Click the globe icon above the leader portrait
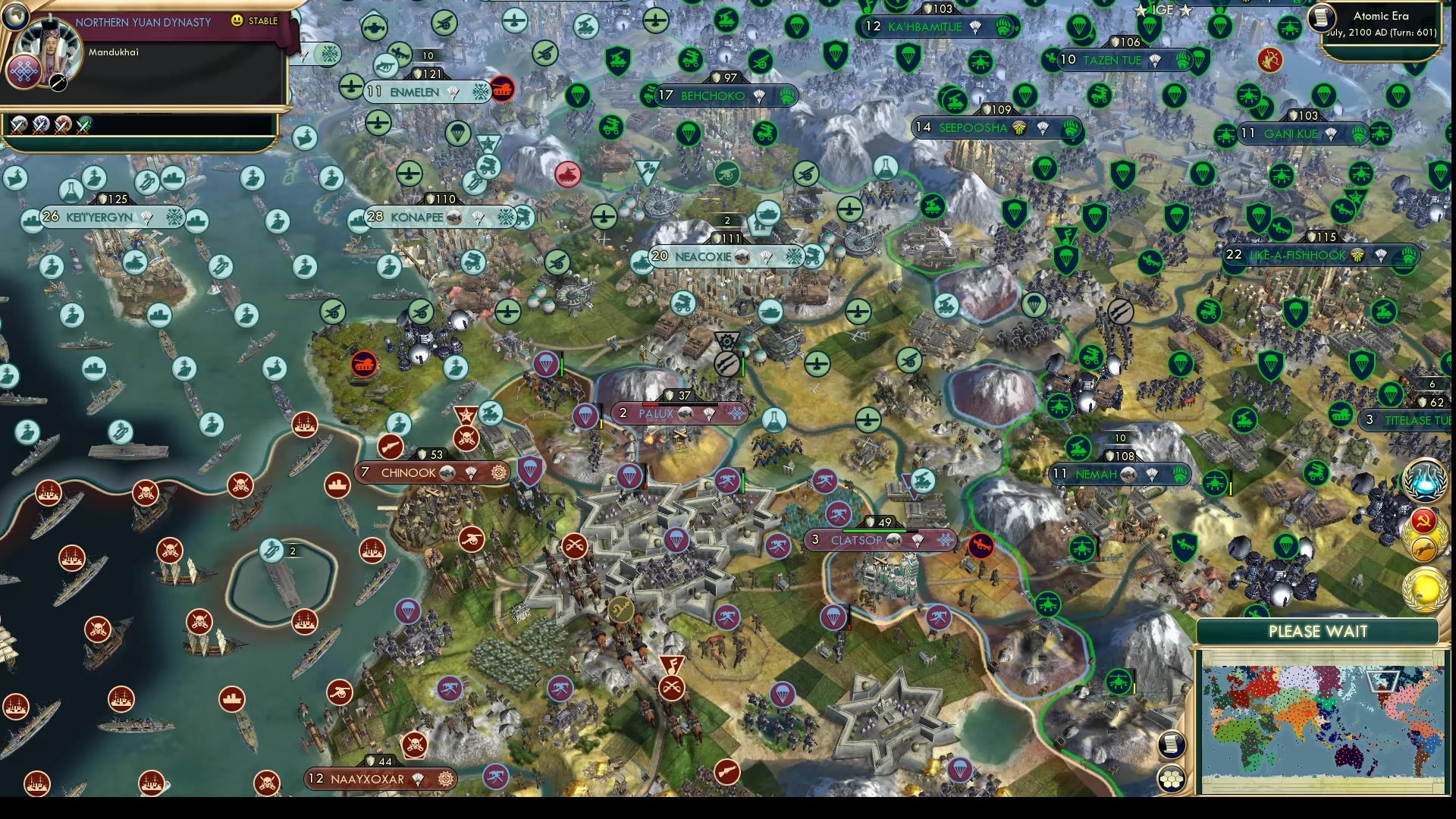The width and height of the screenshot is (1456, 819). 16,17
